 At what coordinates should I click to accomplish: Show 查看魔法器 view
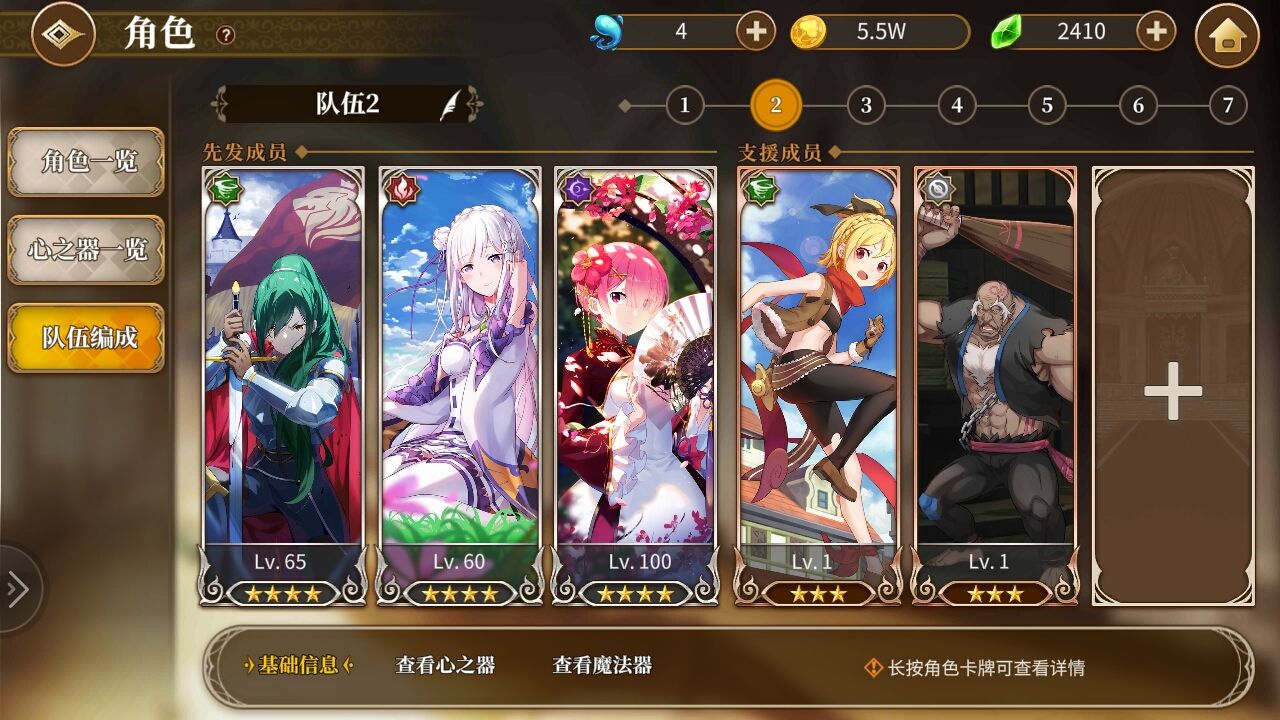pyautogui.click(x=602, y=666)
